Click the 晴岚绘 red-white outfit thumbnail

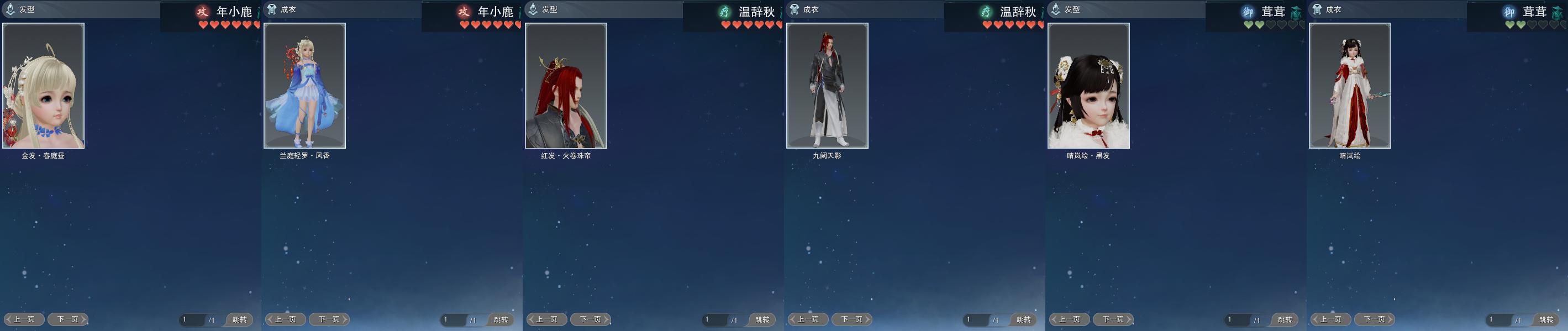coord(1349,86)
